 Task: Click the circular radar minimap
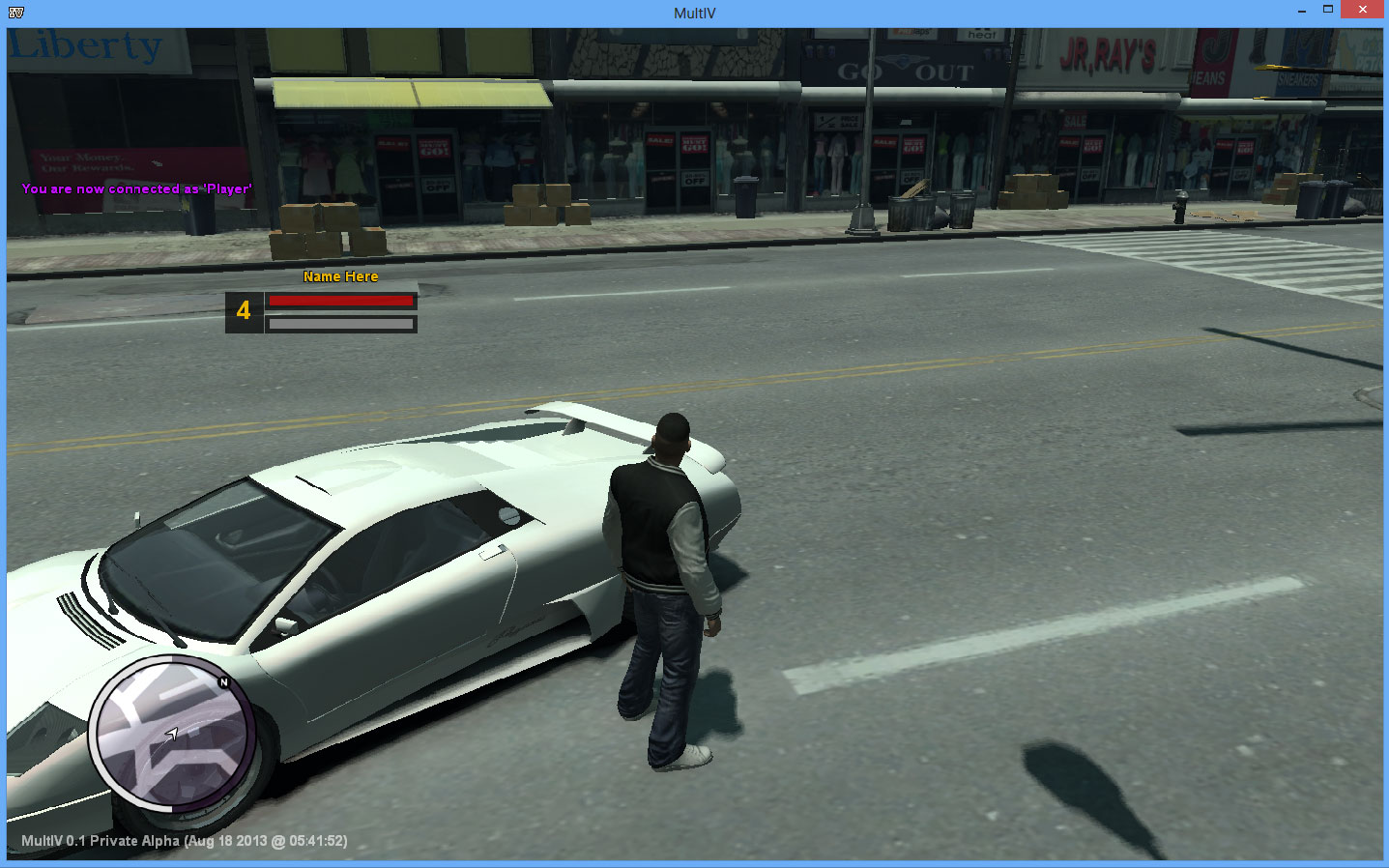click(x=172, y=734)
